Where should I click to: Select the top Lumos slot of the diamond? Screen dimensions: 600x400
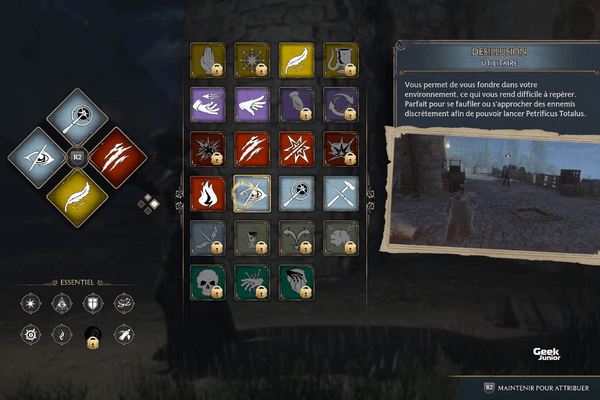click(x=77, y=120)
